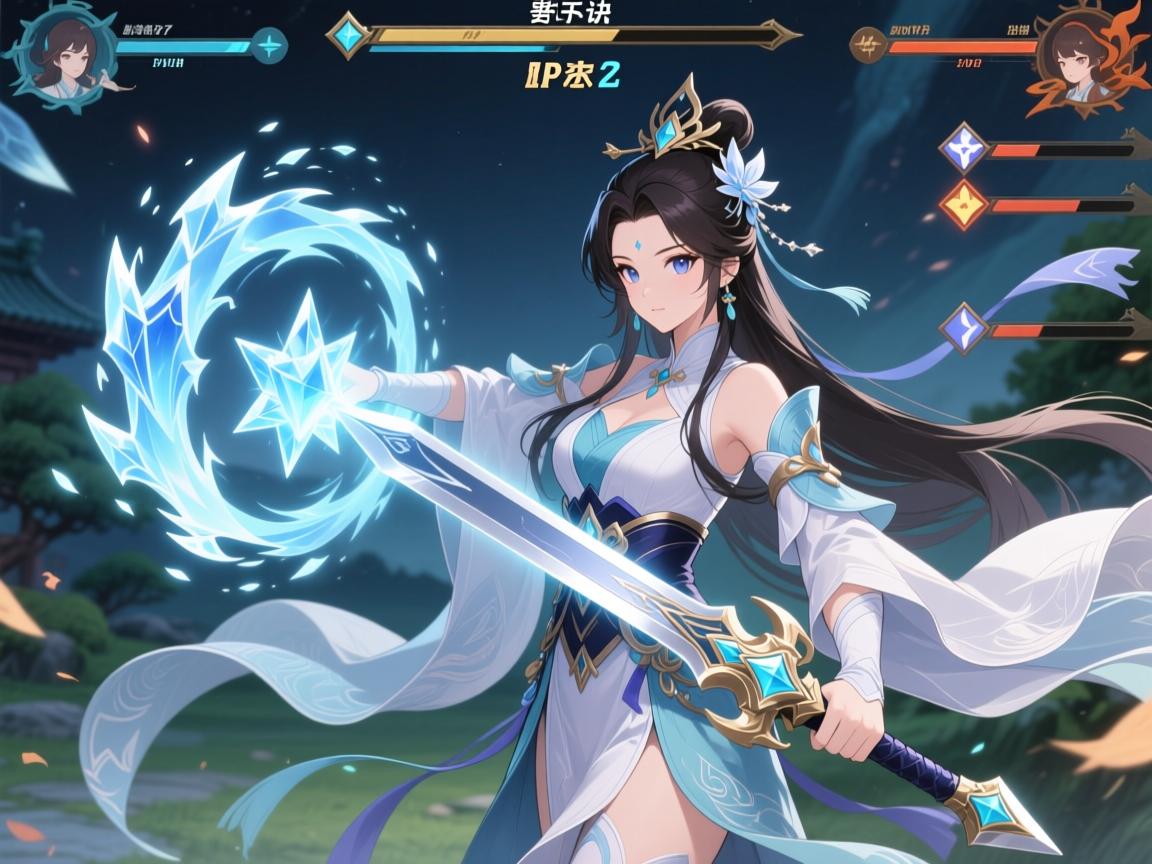
Task: Activate the white shuriken diamond skill
Action: 964,150
